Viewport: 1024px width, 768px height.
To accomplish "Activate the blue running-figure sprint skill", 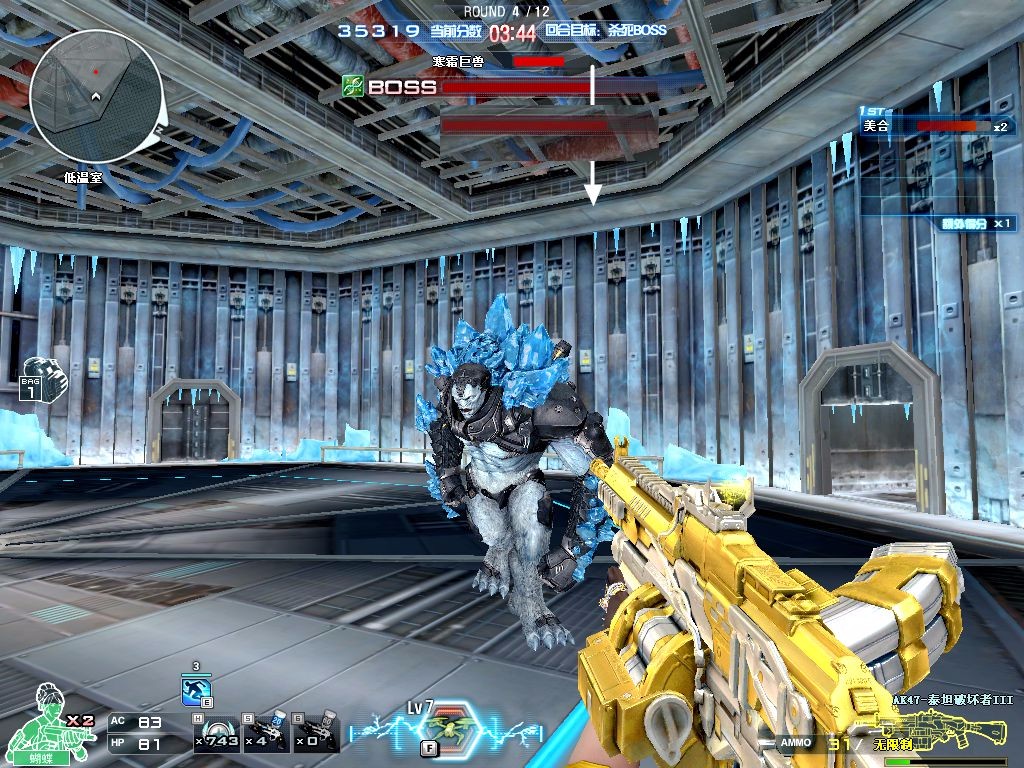I will (x=196, y=691).
